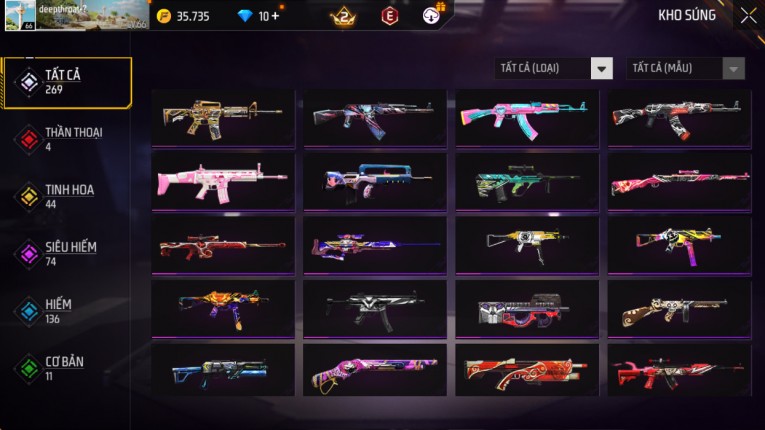Open the gold rank badge icon
Screen dimensions: 765x430
pos(343,16)
